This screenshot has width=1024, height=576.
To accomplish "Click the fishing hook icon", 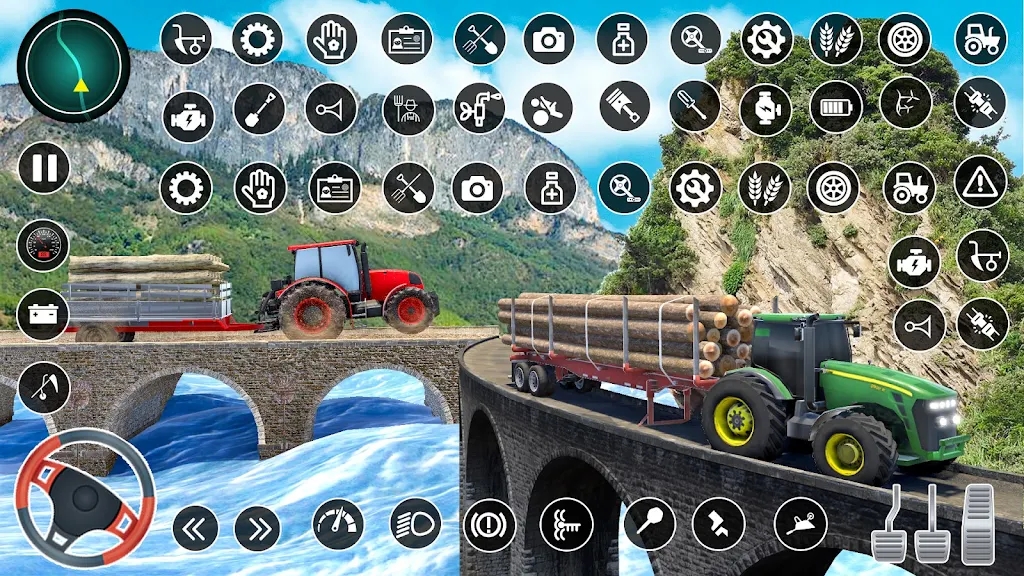I will click(x=44, y=387).
